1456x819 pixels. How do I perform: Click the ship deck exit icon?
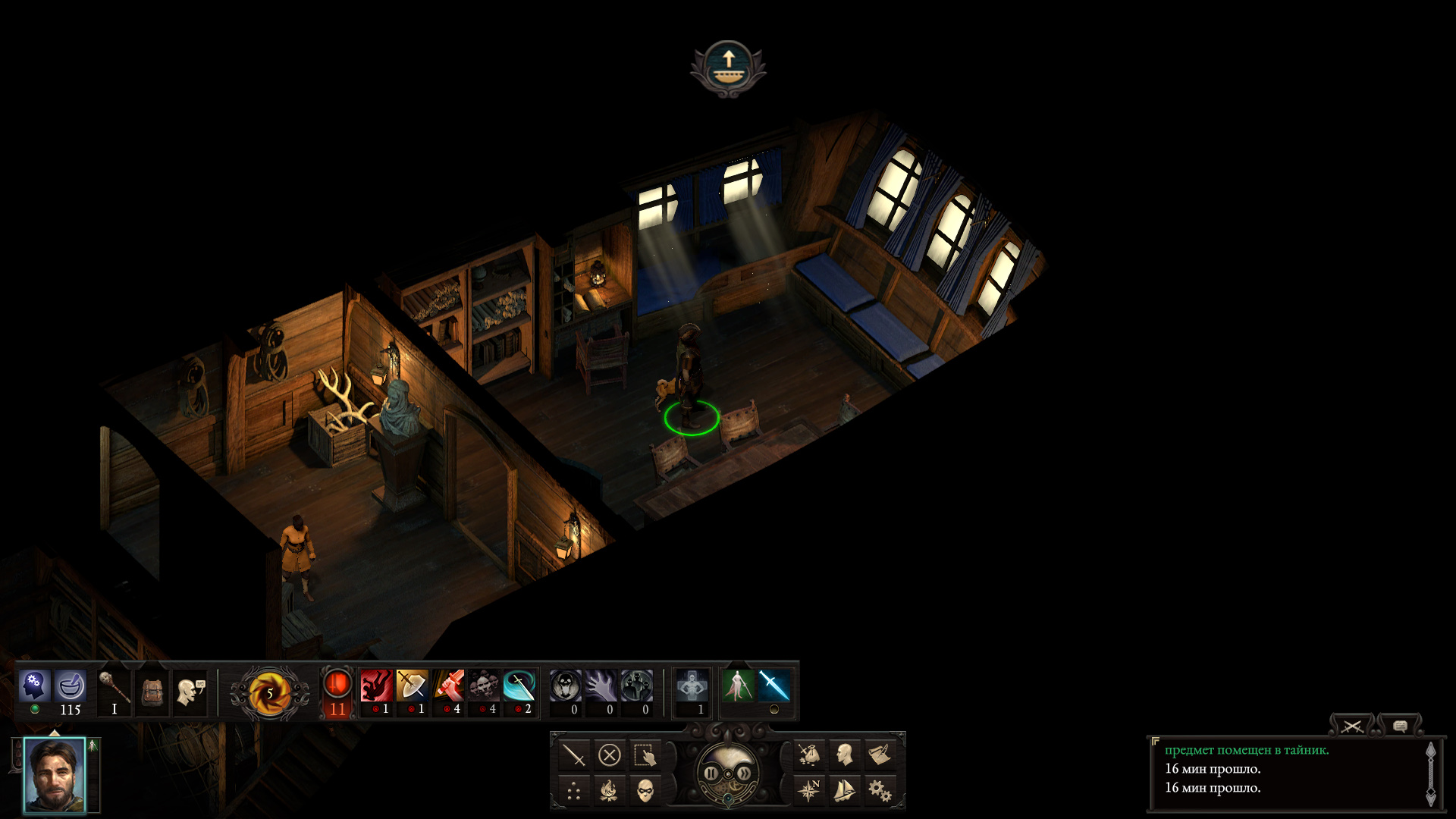click(728, 68)
